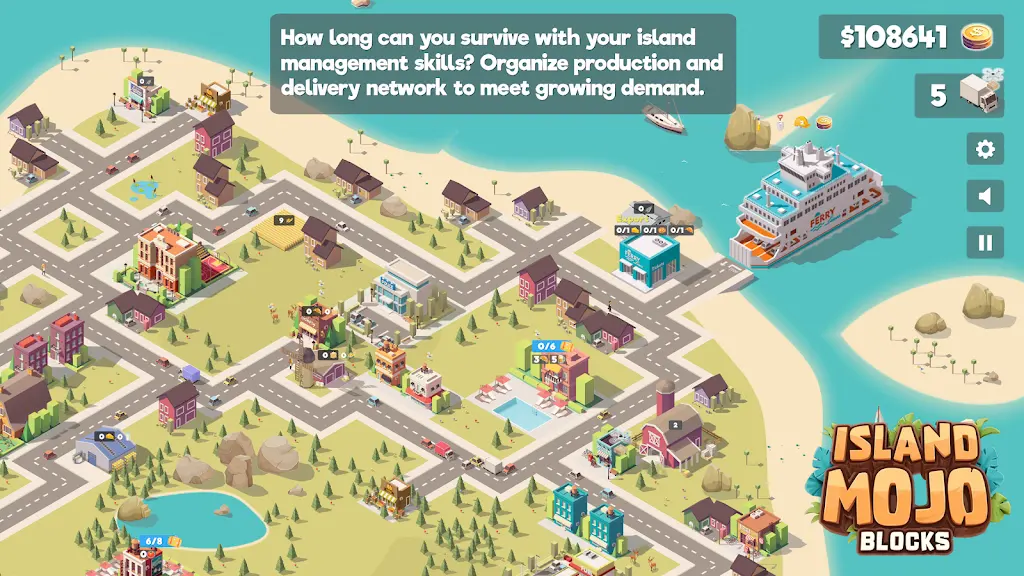Toggle the sound speaker button
The width and height of the screenshot is (1024, 576).
tap(985, 196)
